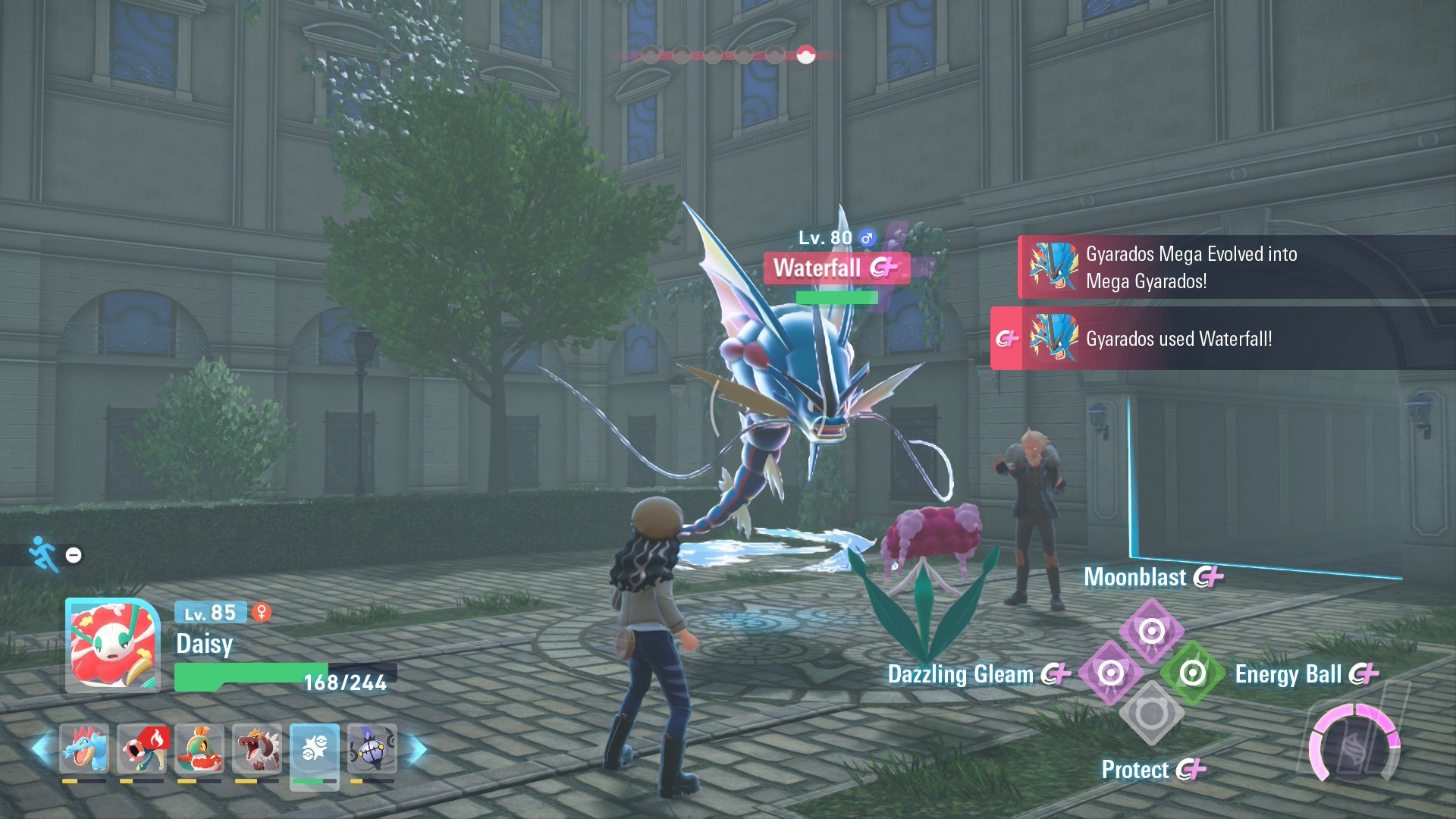Switch to Chandelure in the party
This screenshot has height=819, width=1456.
(372, 748)
